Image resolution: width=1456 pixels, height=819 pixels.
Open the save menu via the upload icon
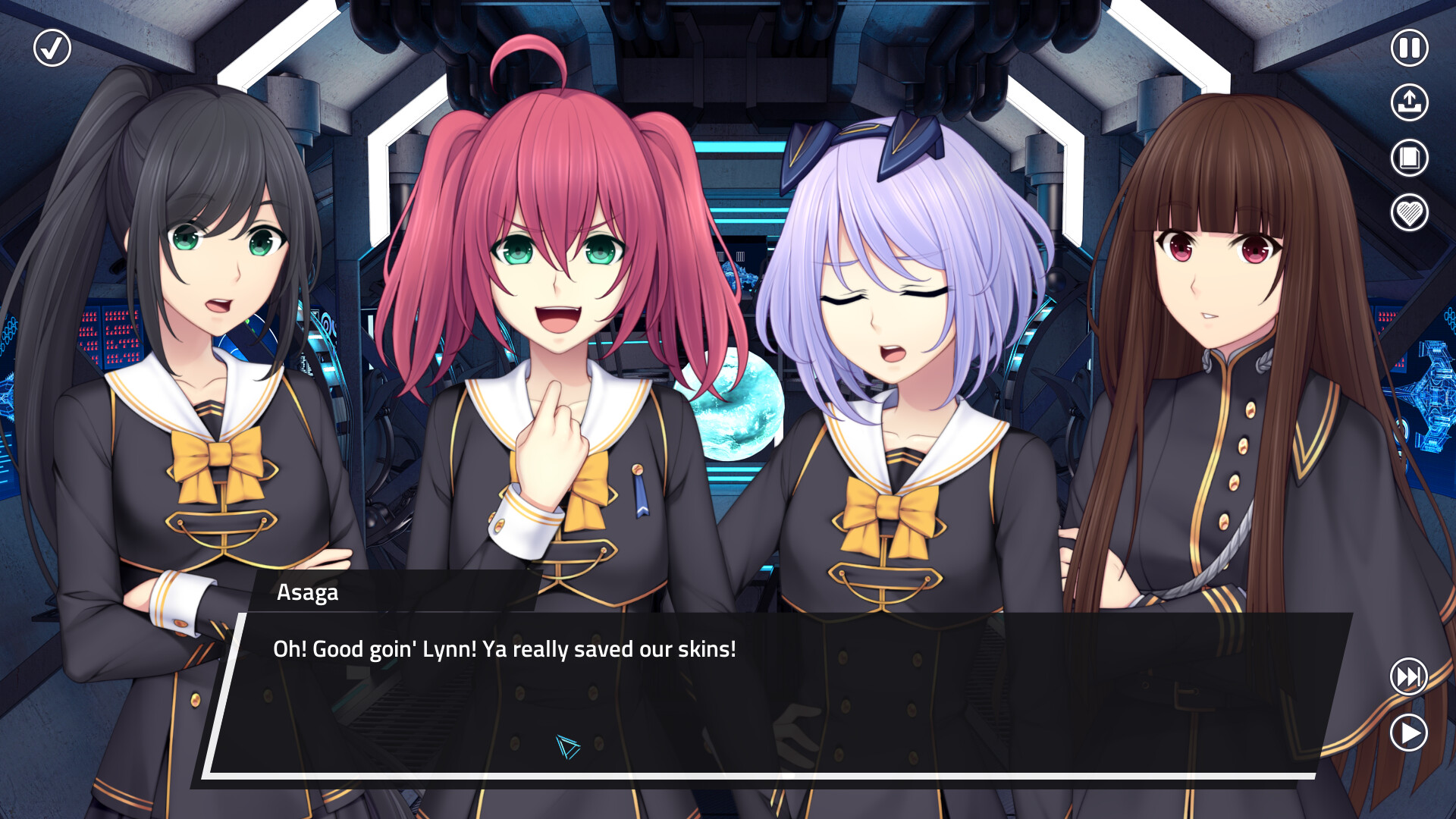coord(1408,103)
